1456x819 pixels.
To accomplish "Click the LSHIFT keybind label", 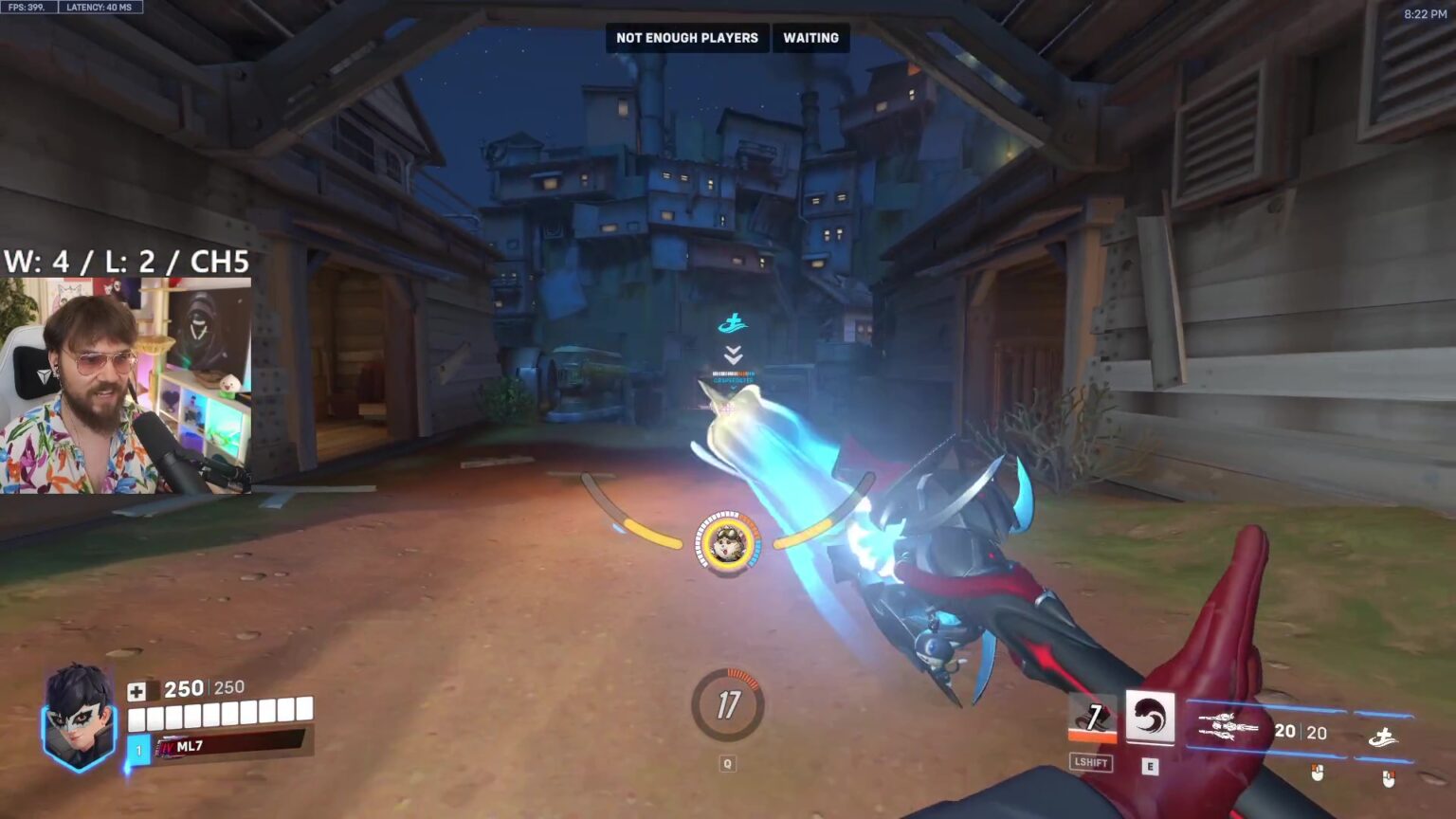I will point(1090,763).
